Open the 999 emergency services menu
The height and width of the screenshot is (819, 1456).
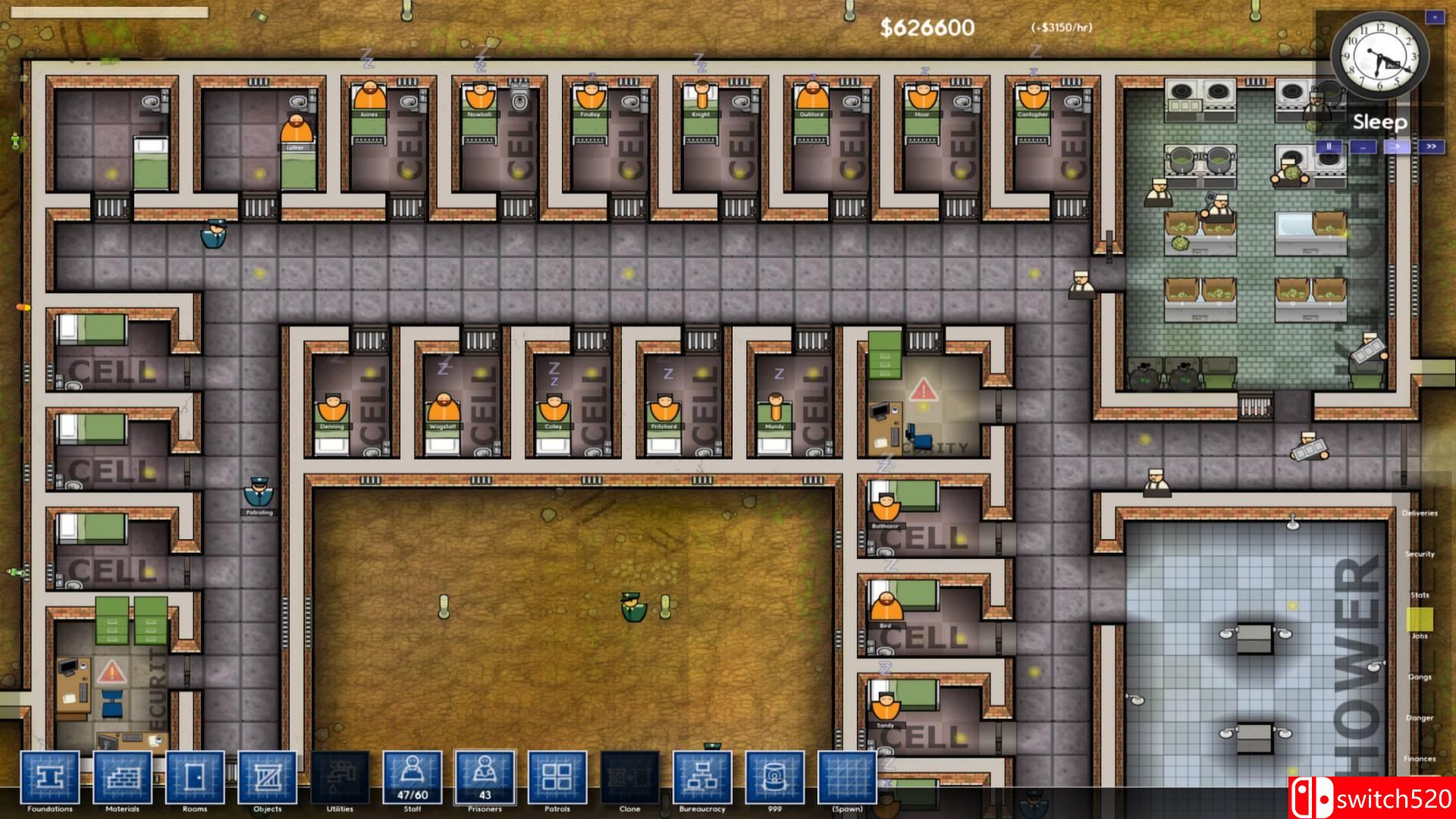pos(774,777)
